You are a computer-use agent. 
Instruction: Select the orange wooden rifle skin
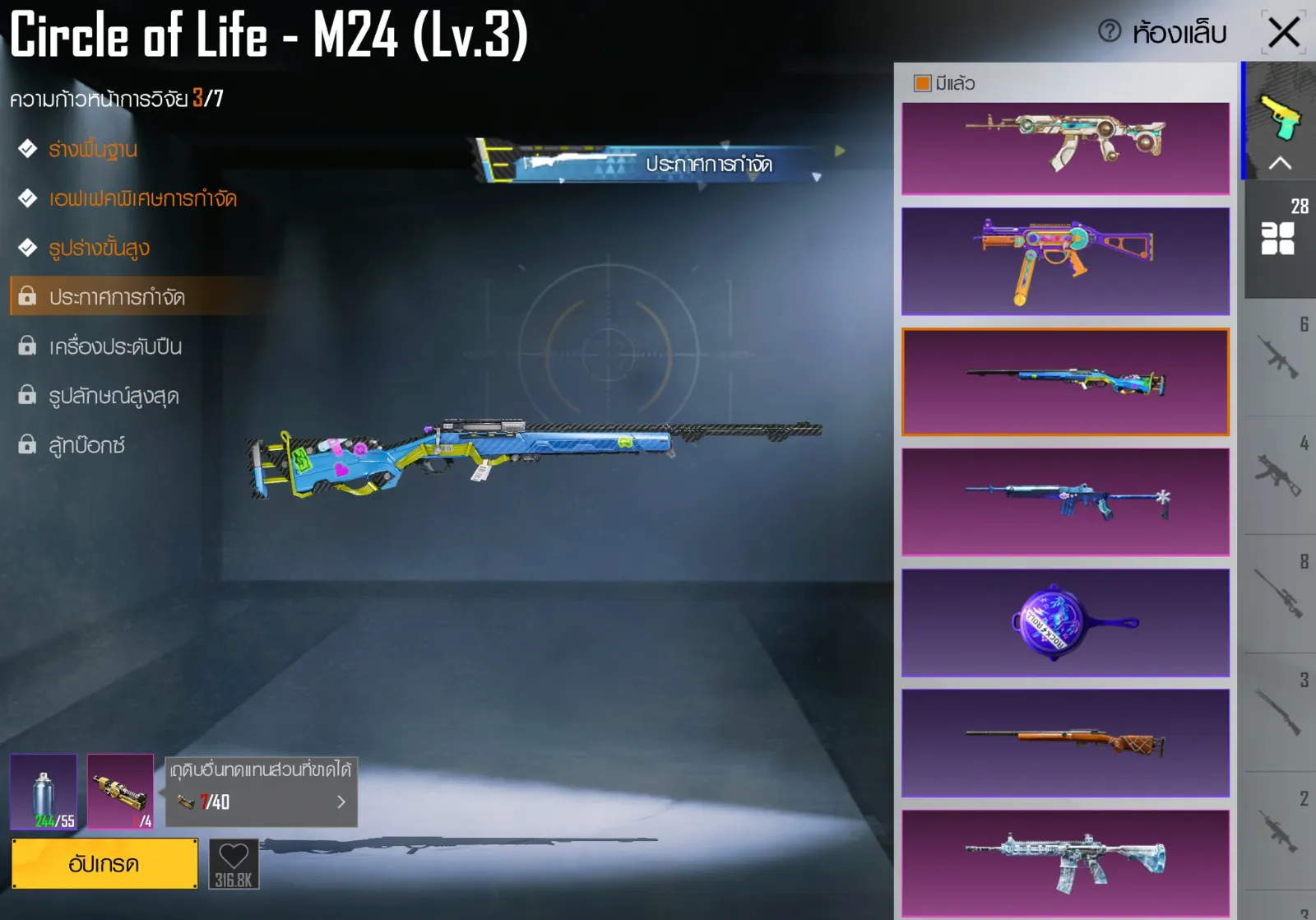[x=1065, y=743]
